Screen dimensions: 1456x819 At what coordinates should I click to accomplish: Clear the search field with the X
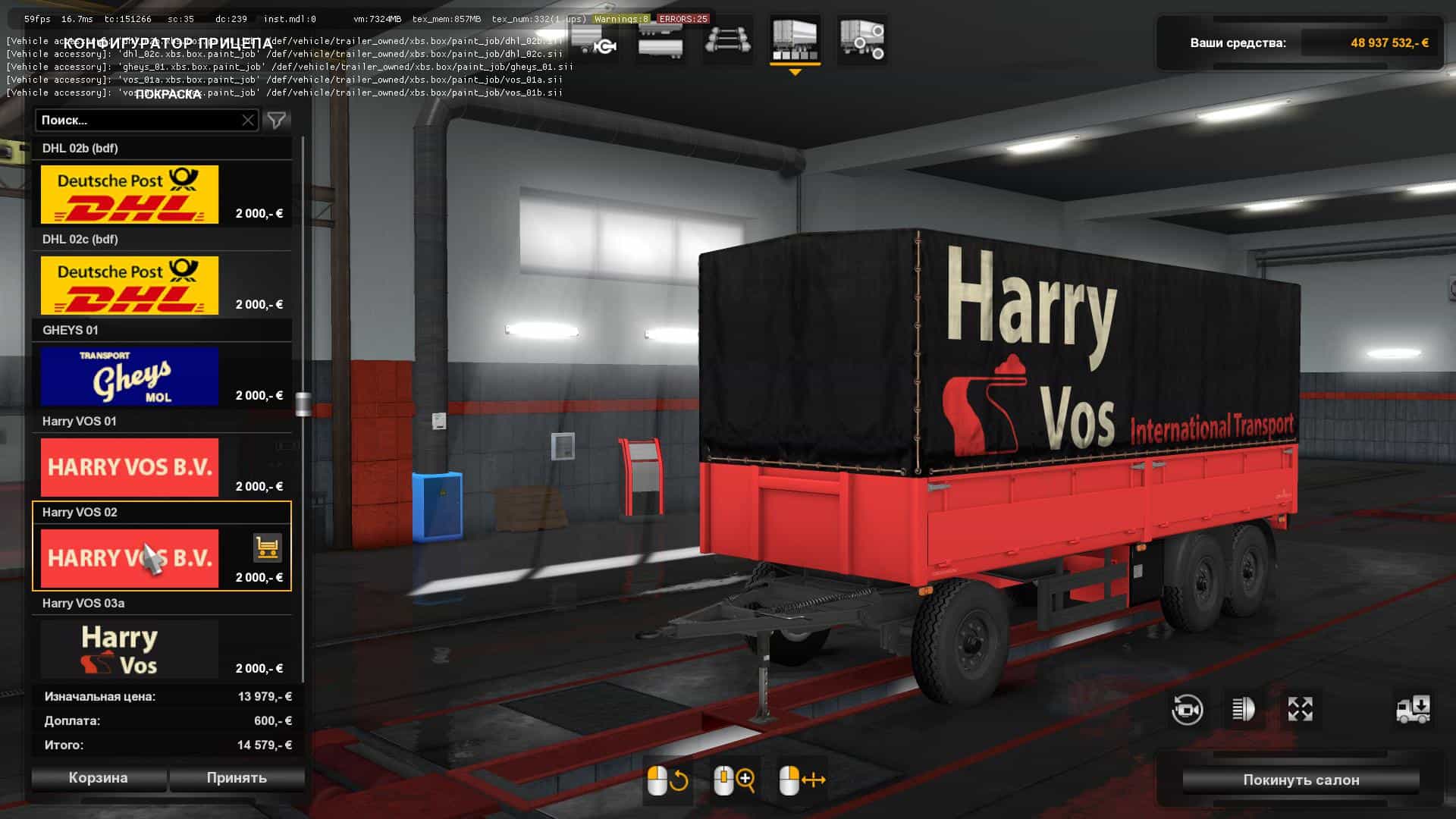pyautogui.click(x=248, y=120)
